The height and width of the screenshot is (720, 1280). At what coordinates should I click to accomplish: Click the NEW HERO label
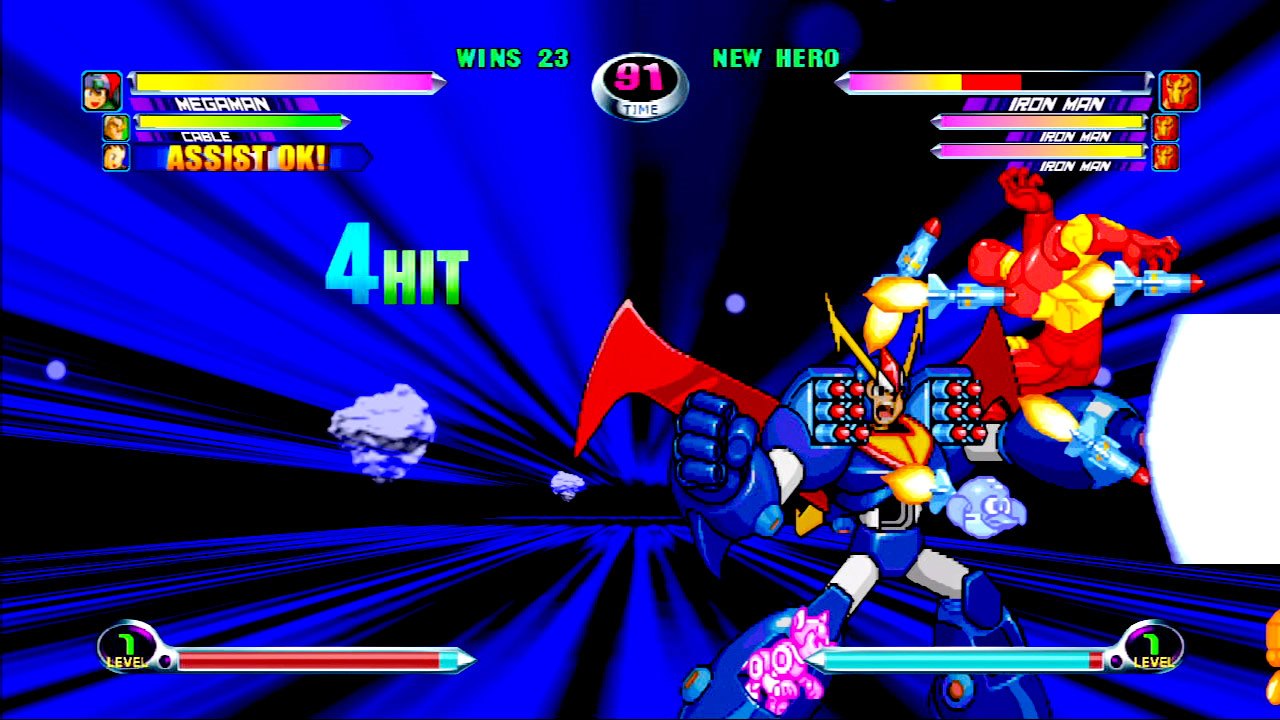[x=775, y=59]
